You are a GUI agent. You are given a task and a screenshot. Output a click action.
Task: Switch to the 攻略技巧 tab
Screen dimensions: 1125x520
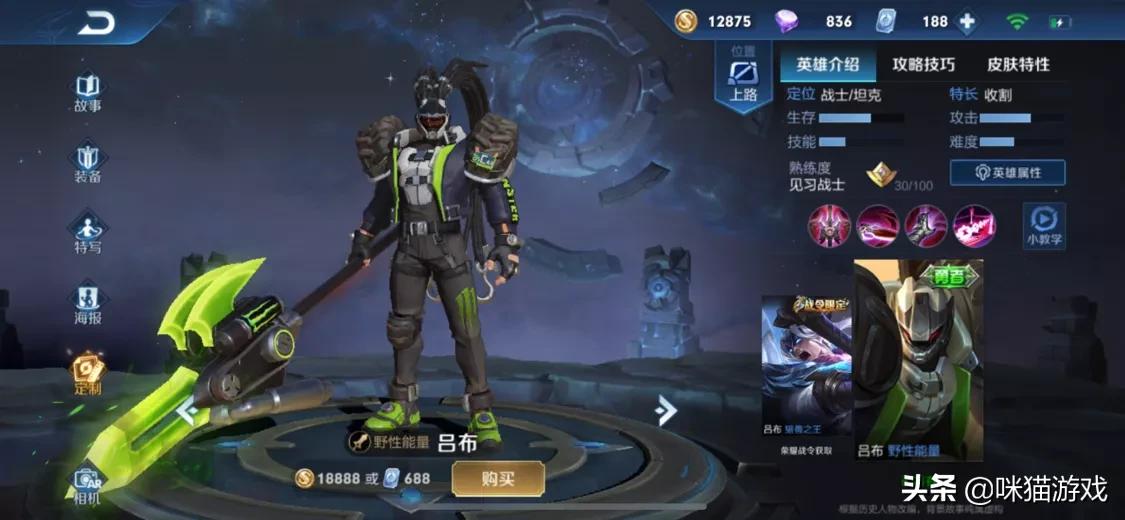click(x=923, y=65)
